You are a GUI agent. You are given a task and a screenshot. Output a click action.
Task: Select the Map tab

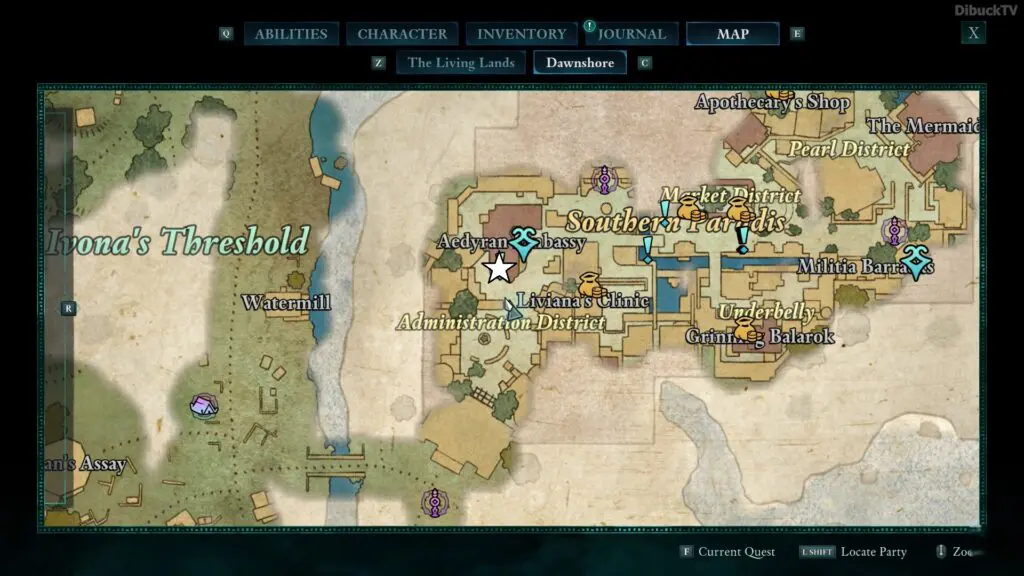732,34
